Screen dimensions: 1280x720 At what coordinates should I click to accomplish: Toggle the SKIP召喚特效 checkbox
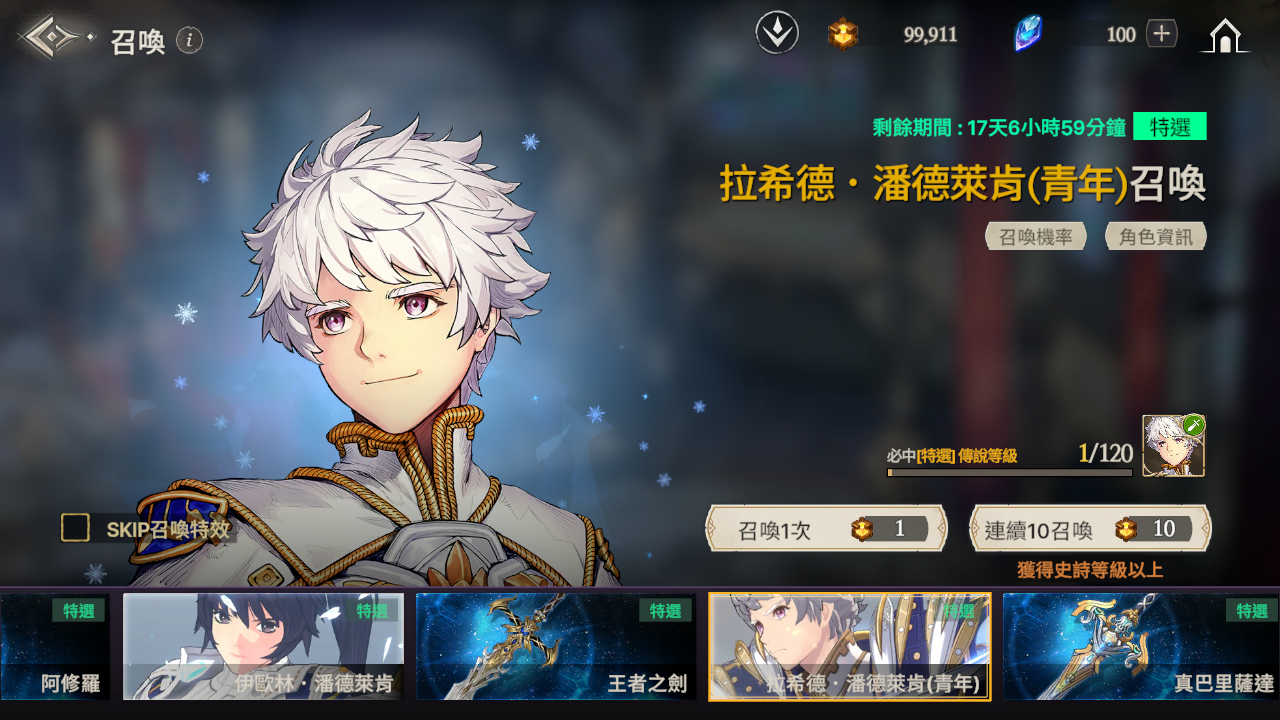(x=76, y=528)
